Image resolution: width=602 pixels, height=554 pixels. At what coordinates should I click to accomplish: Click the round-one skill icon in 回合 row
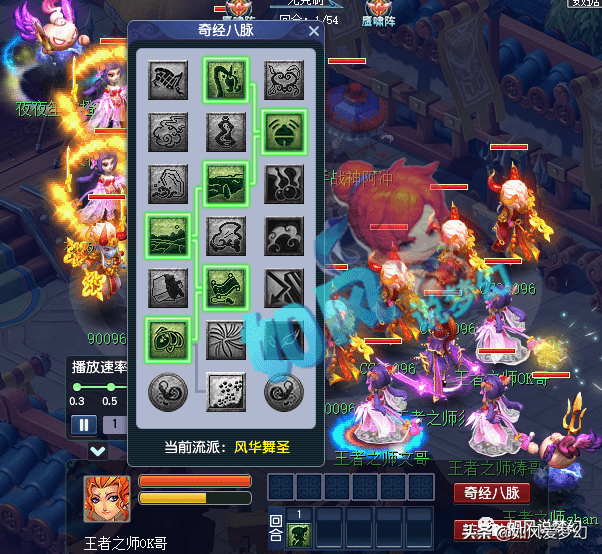pos(298,534)
